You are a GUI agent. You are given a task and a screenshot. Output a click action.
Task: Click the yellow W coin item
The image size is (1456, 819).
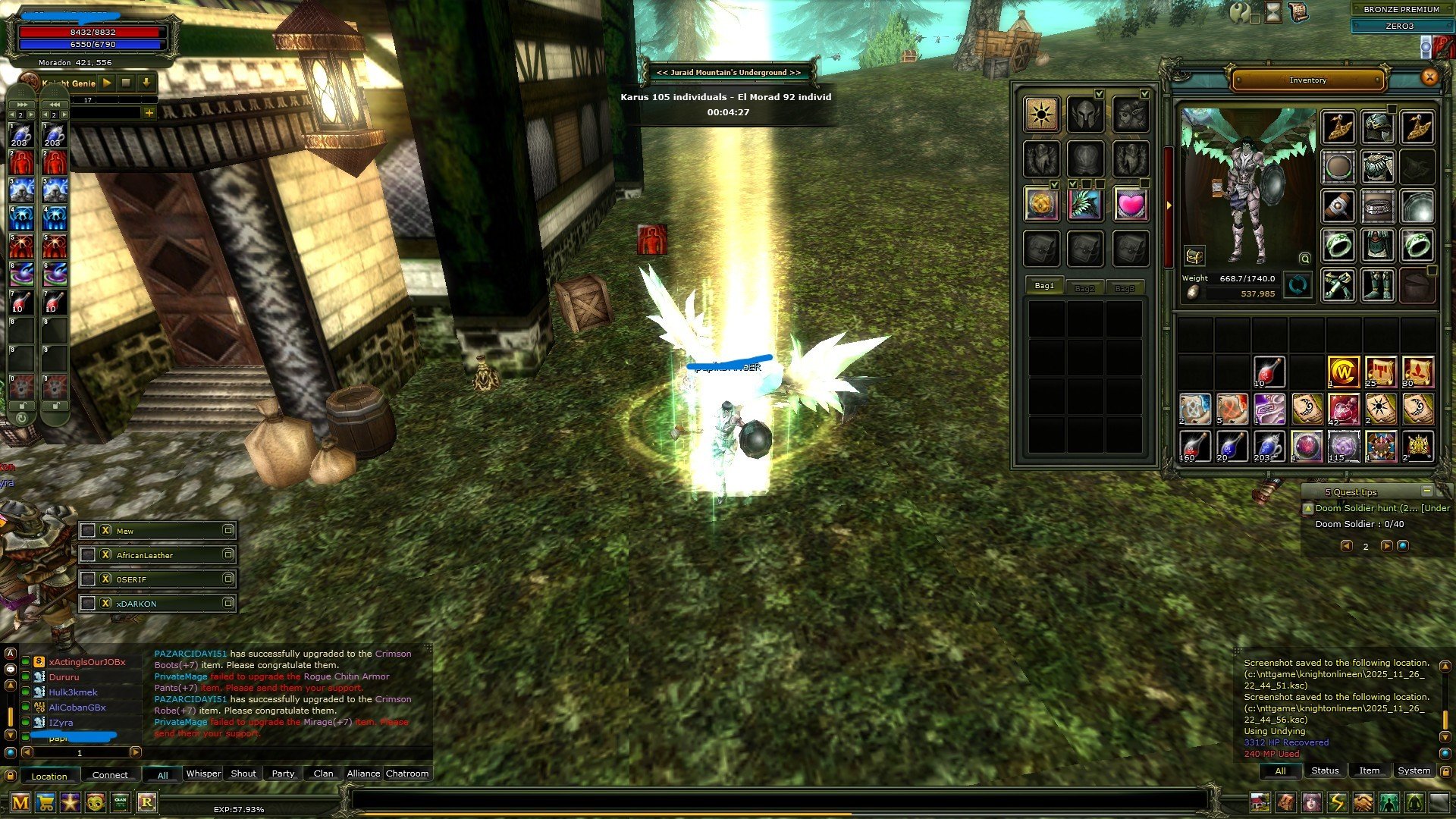click(1343, 372)
